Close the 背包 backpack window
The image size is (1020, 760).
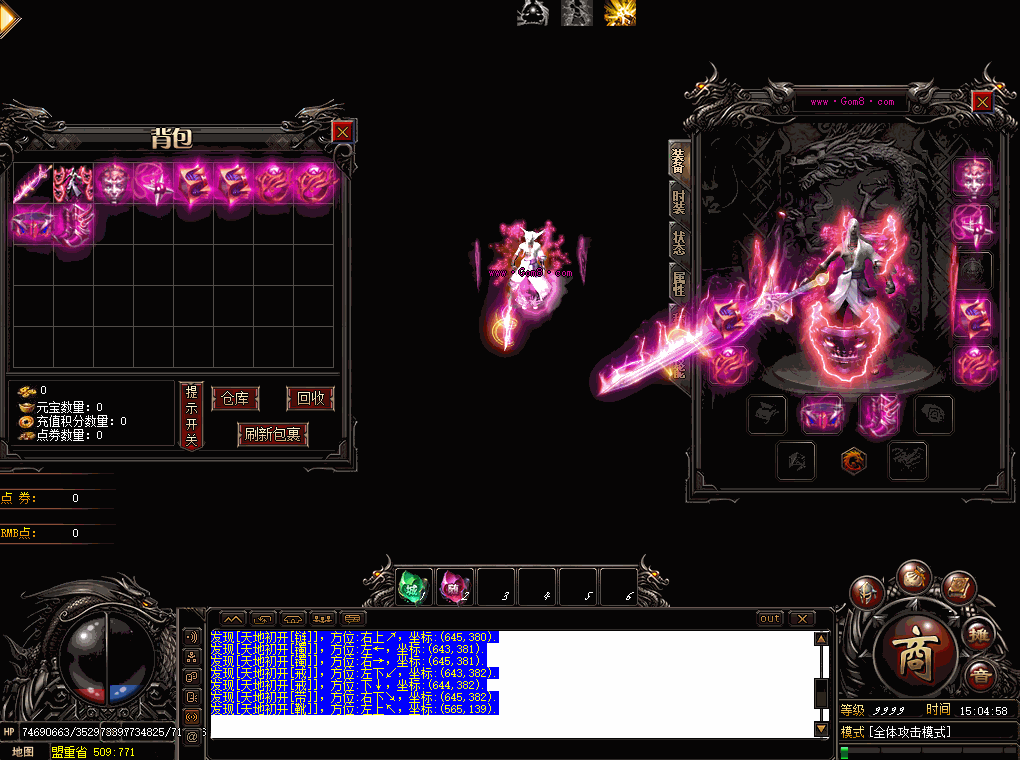coord(342,131)
